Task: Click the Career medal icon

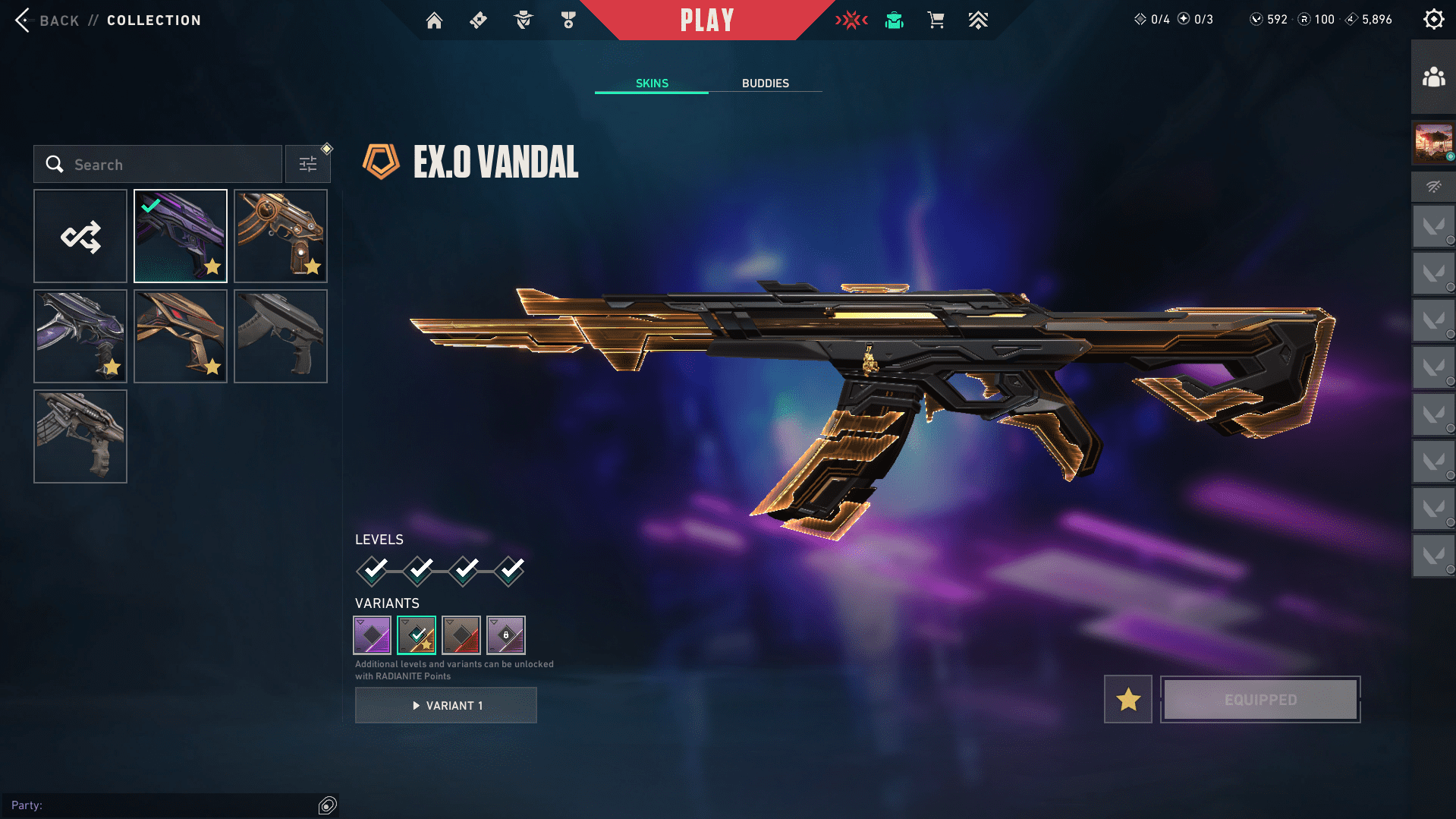Action: pyautogui.click(x=567, y=20)
